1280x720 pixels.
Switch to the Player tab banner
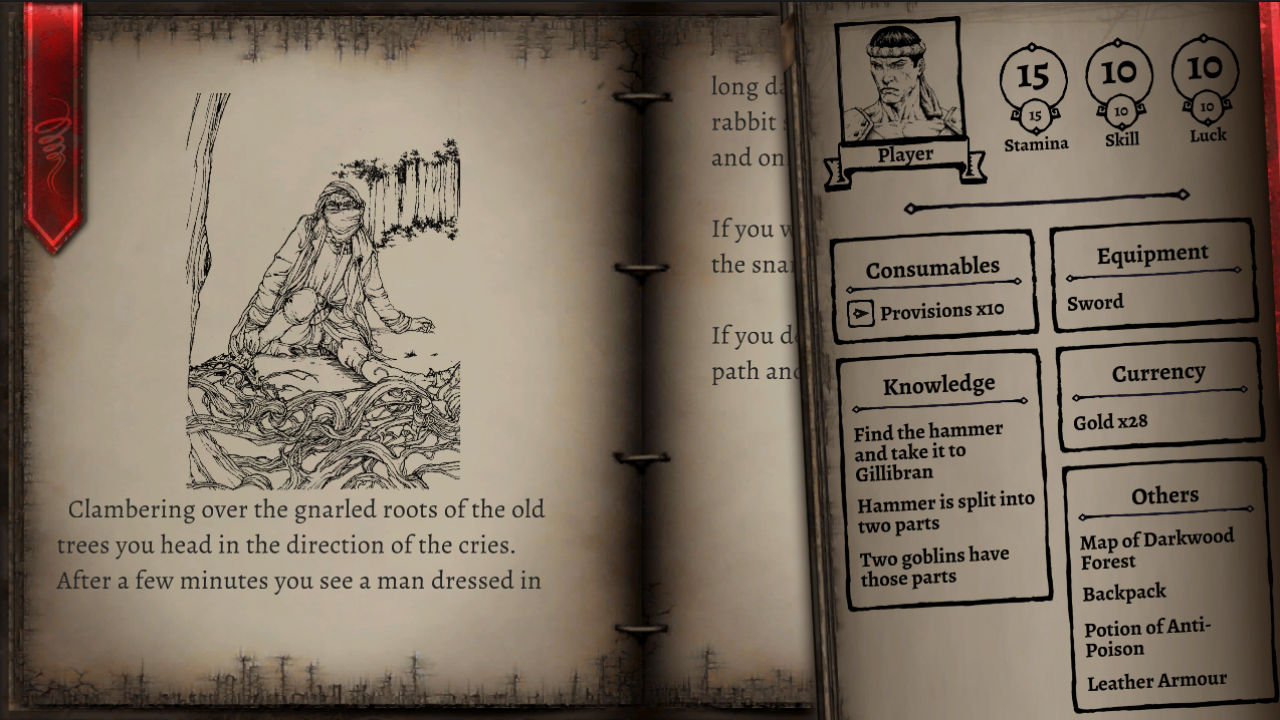[905, 153]
